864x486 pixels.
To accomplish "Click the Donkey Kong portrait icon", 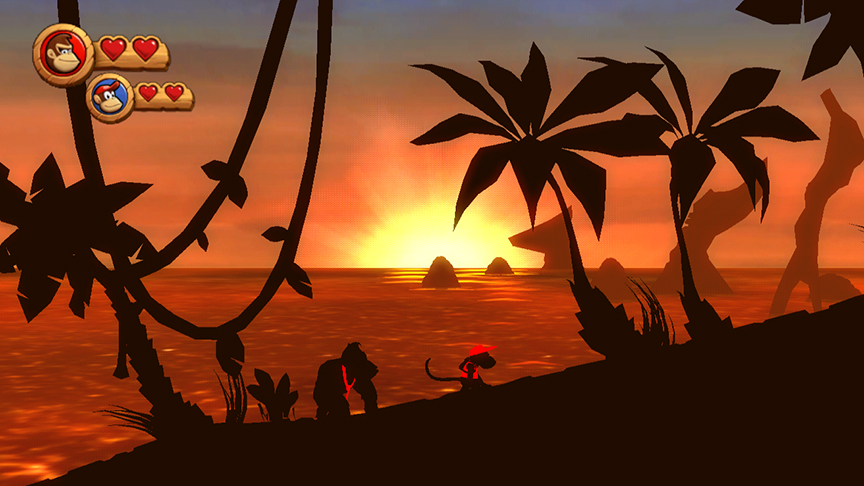I will tap(64, 54).
